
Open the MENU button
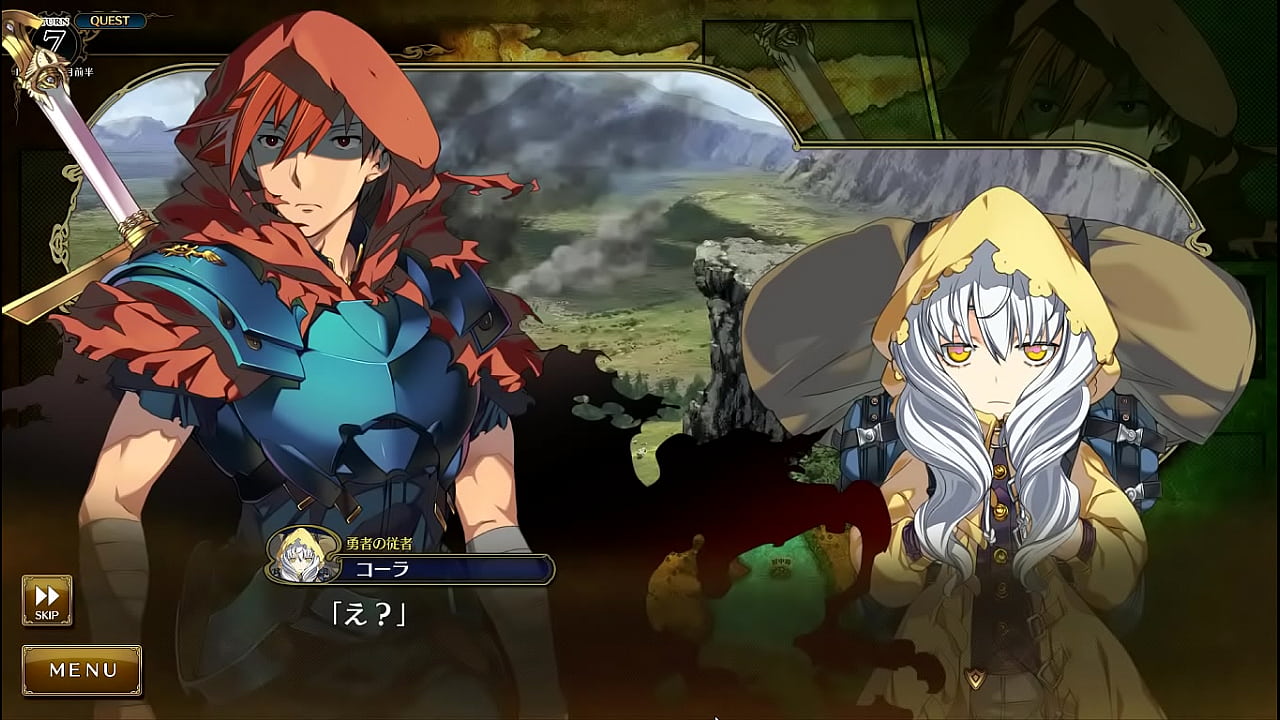pyautogui.click(x=82, y=670)
